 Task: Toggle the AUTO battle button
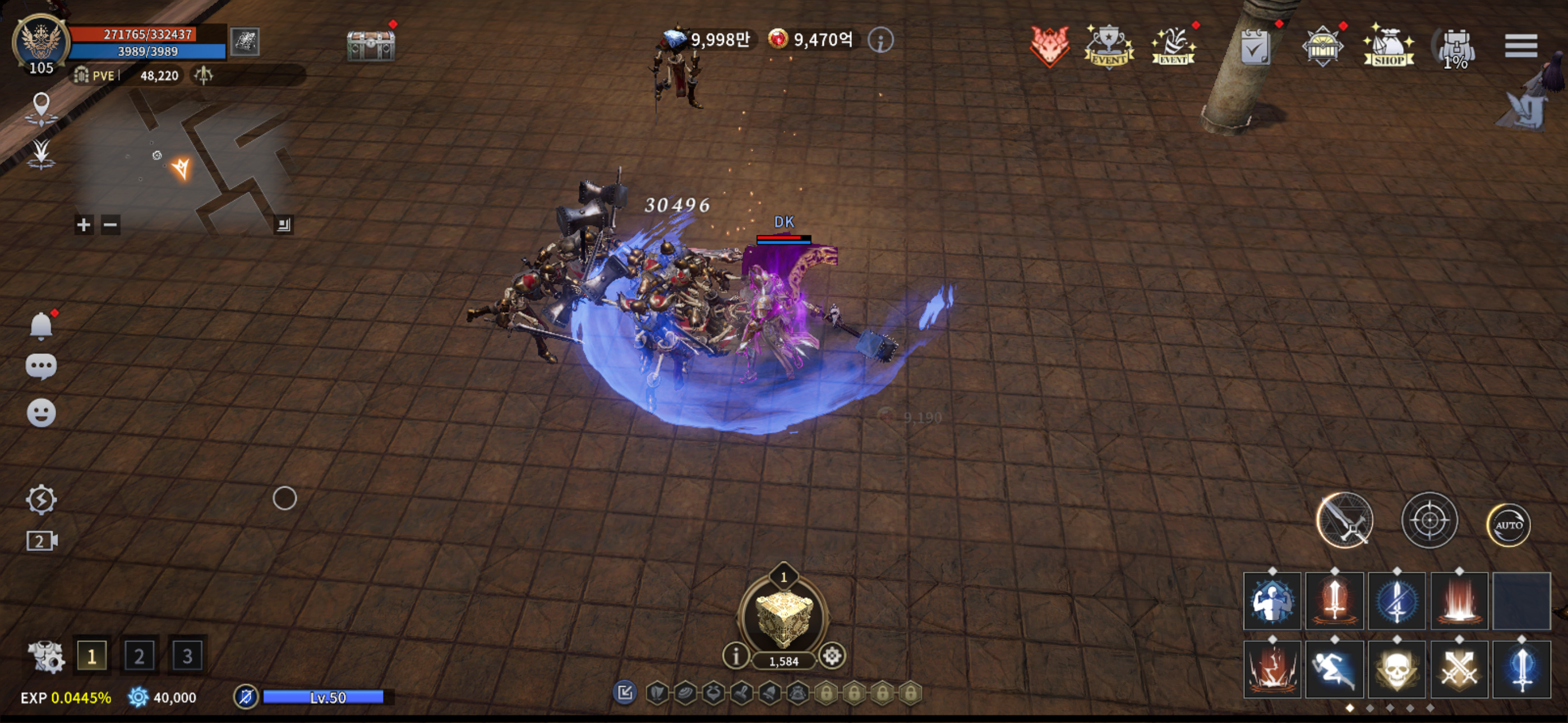(1509, 524)
